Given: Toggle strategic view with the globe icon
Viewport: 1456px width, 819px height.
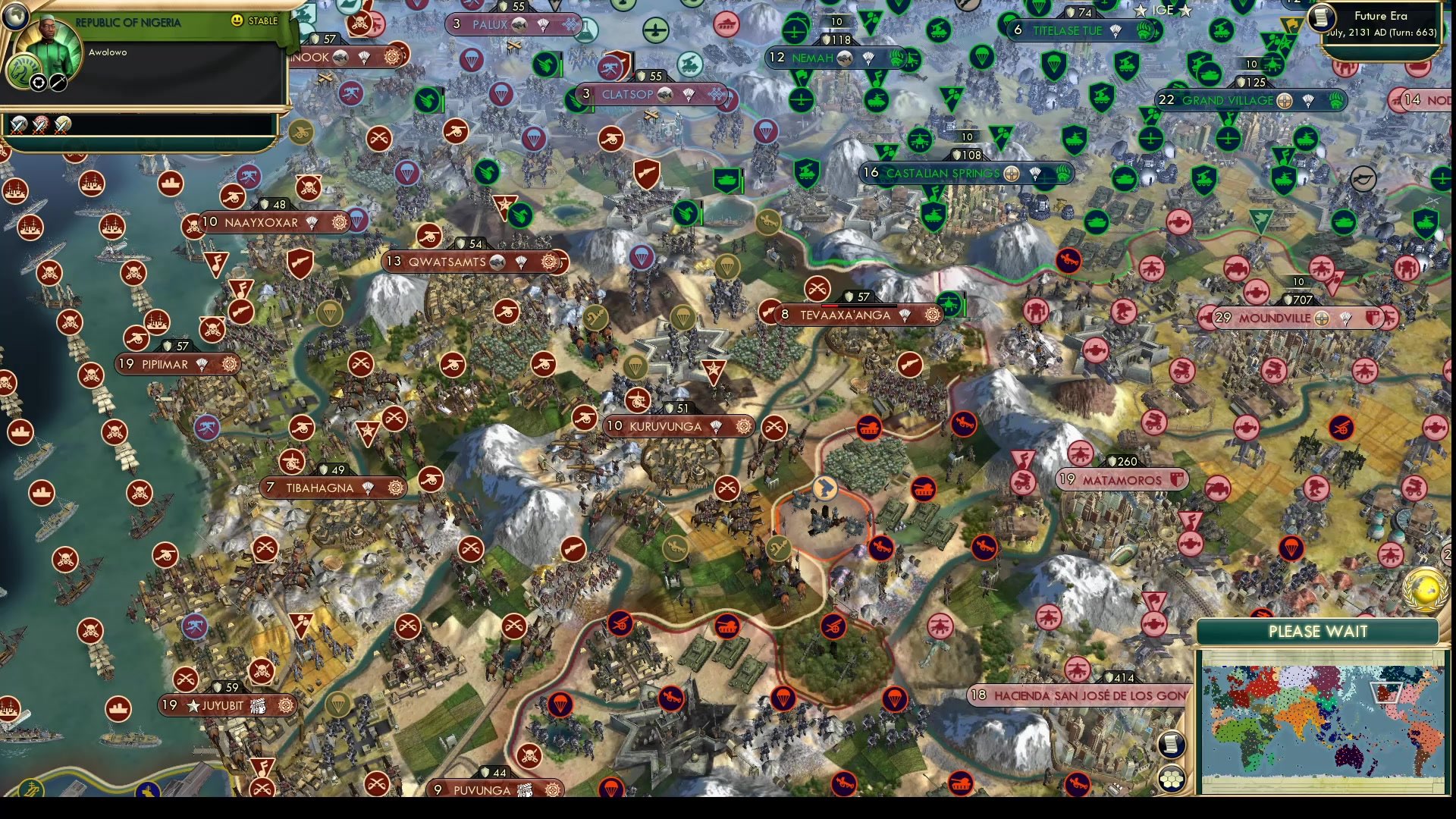Looking at the screenshot, I should (16, 18).
